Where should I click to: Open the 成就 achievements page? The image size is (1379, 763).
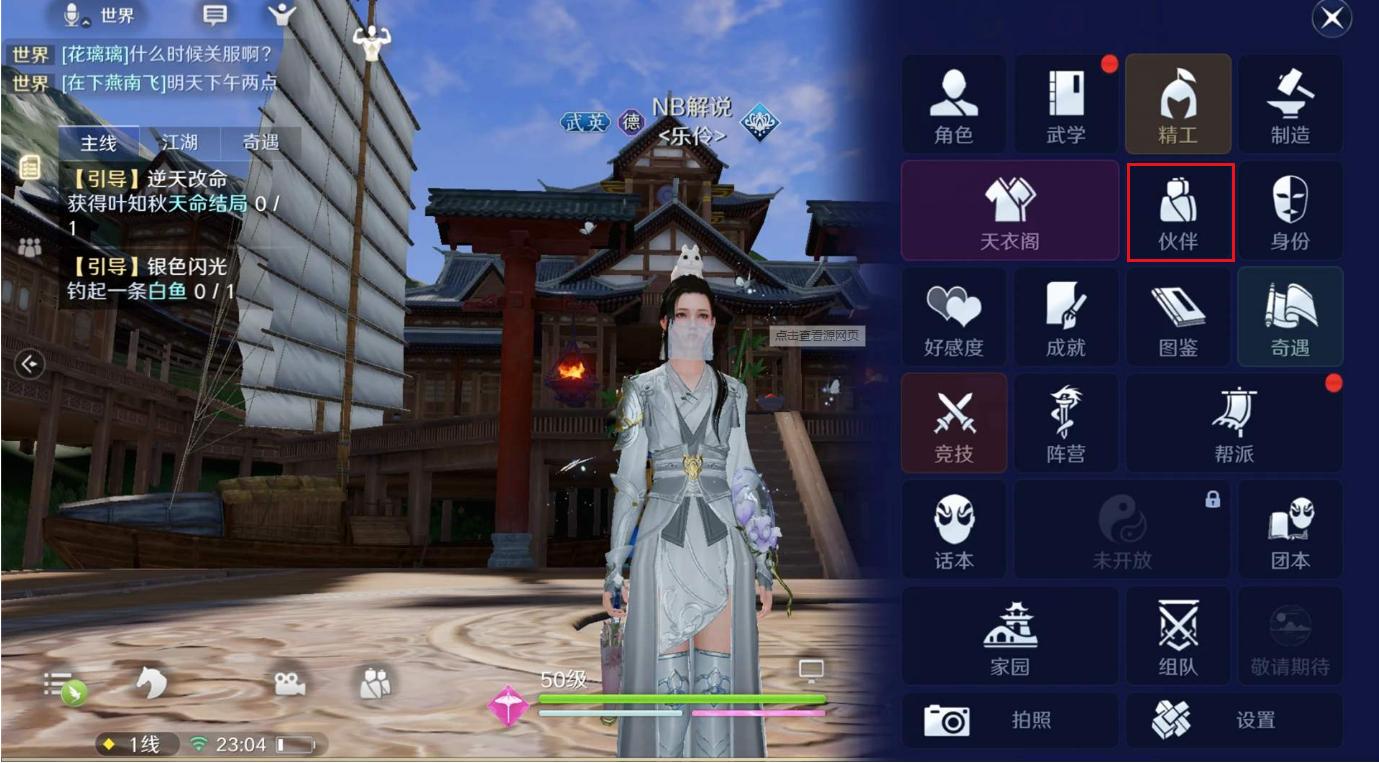pos(1066,316)
